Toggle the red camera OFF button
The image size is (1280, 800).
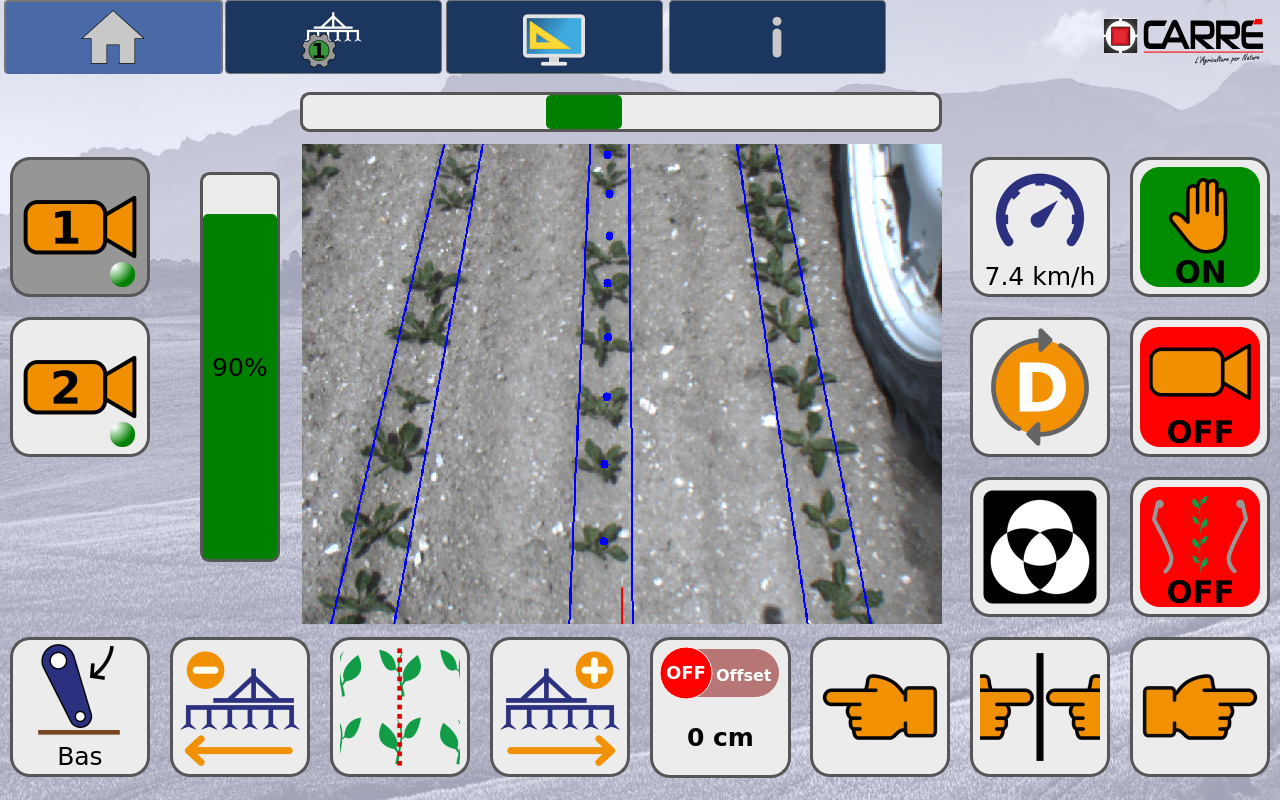pyautogui.click(x=1199, y=387)
